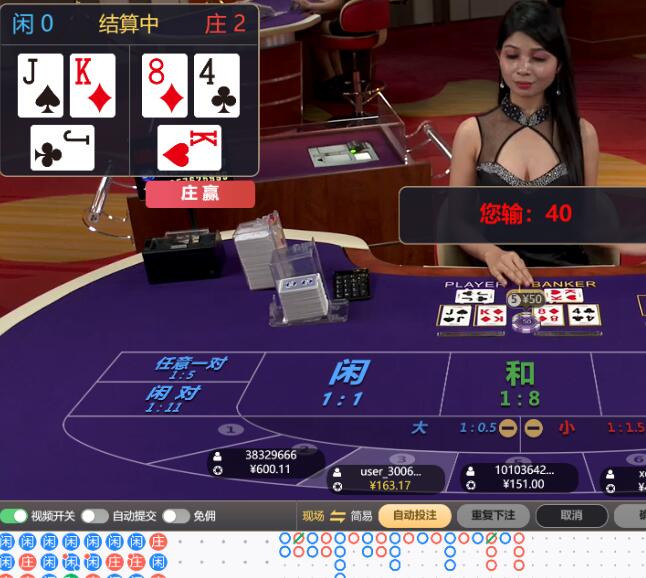Select the seat showing ¥151.00 balance
The image size is (646, 578).
[x=518, y=477]
